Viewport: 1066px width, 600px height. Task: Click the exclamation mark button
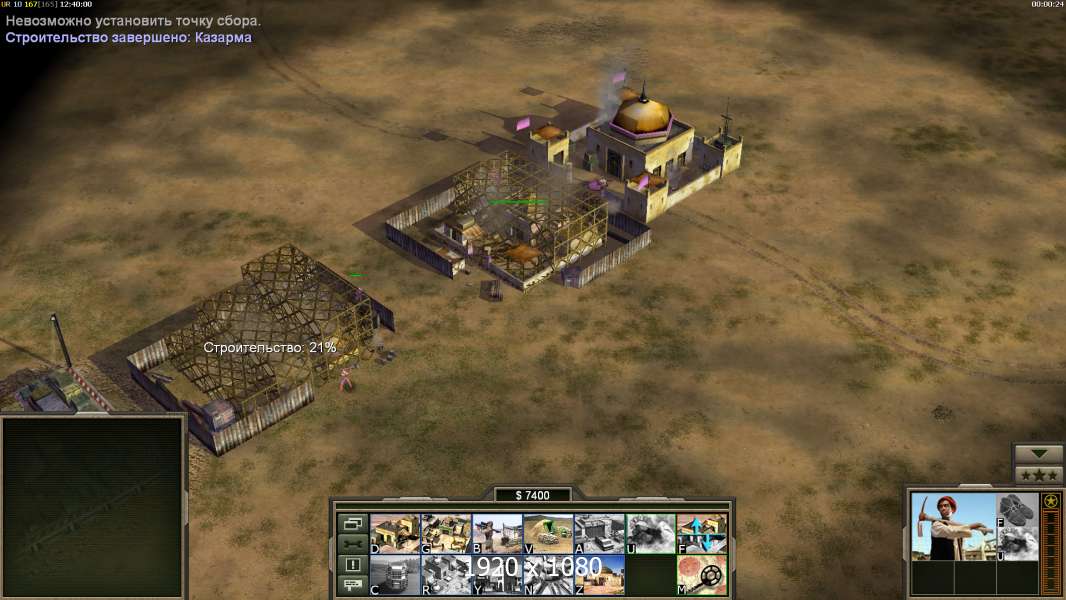[x=352, y=565]
